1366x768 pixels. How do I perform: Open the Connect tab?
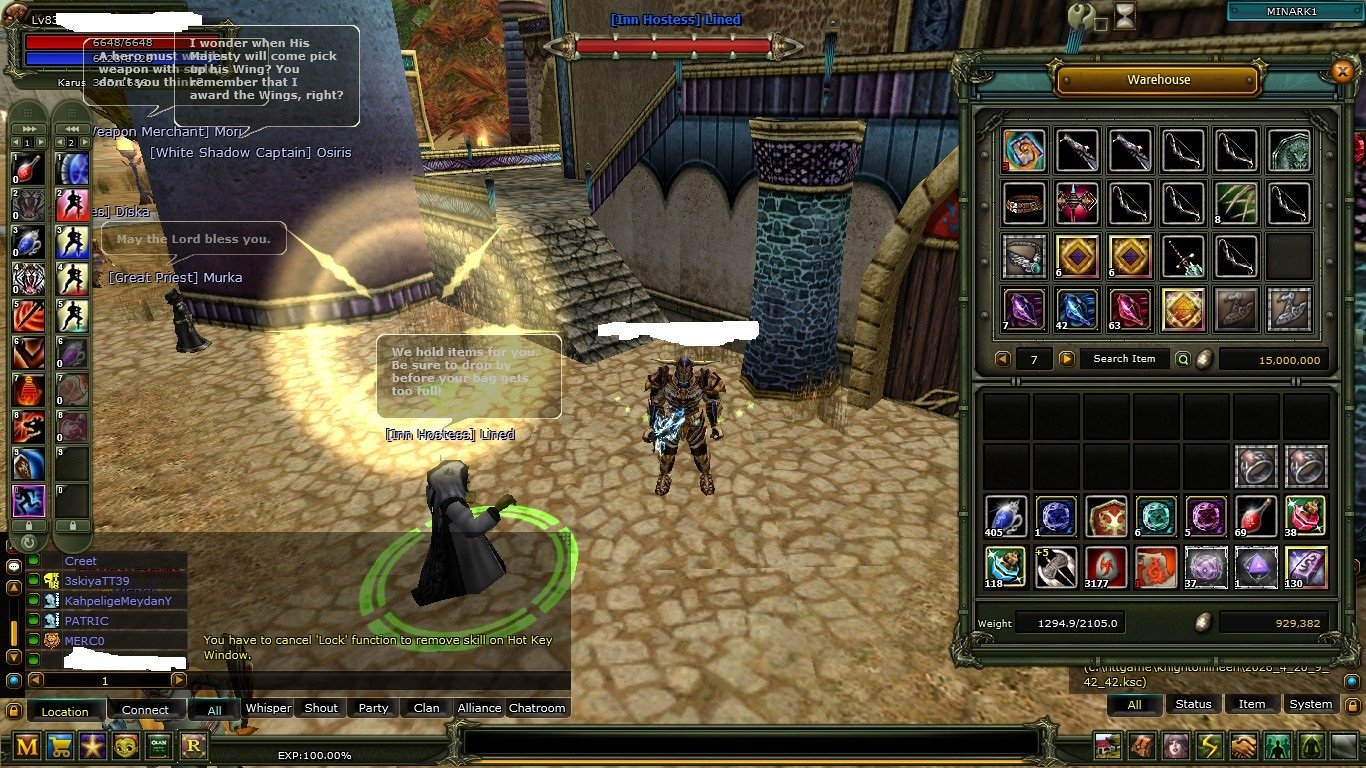click(x=145, y=710)
